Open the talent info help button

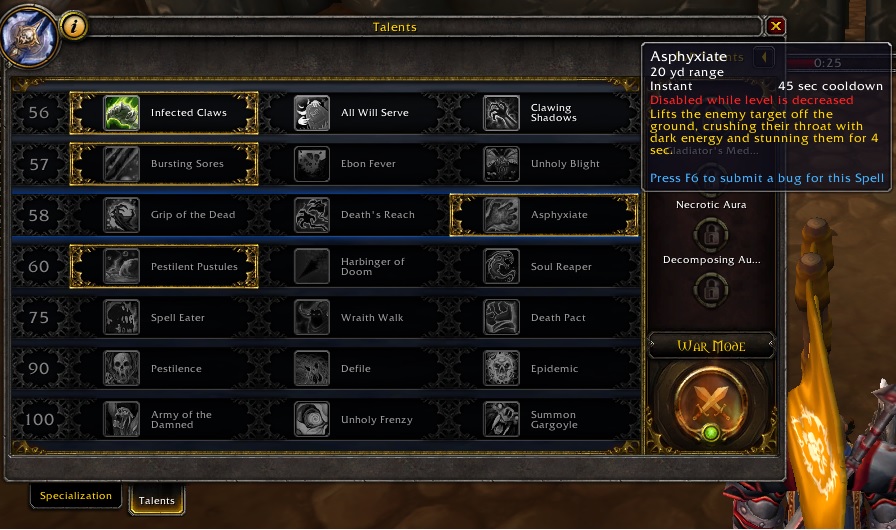coord(74,27)
